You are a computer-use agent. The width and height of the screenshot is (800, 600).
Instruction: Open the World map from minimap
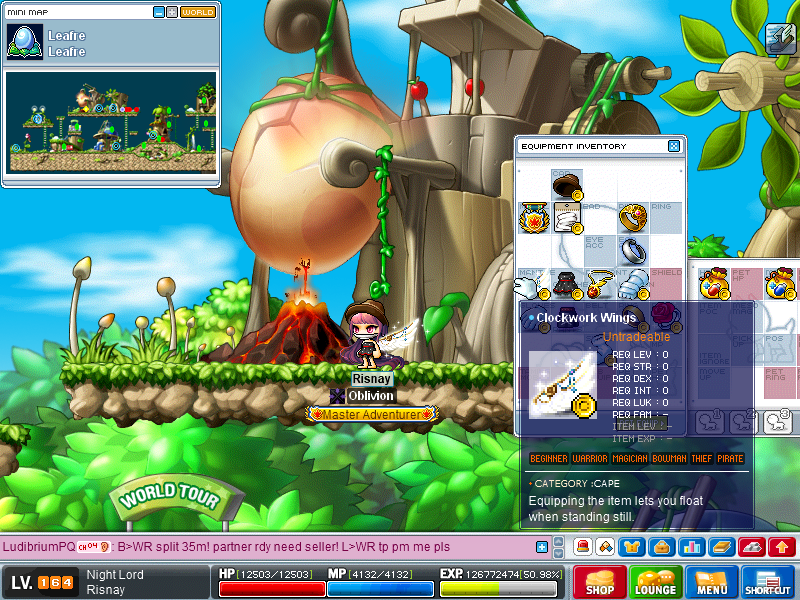point(198,12)
